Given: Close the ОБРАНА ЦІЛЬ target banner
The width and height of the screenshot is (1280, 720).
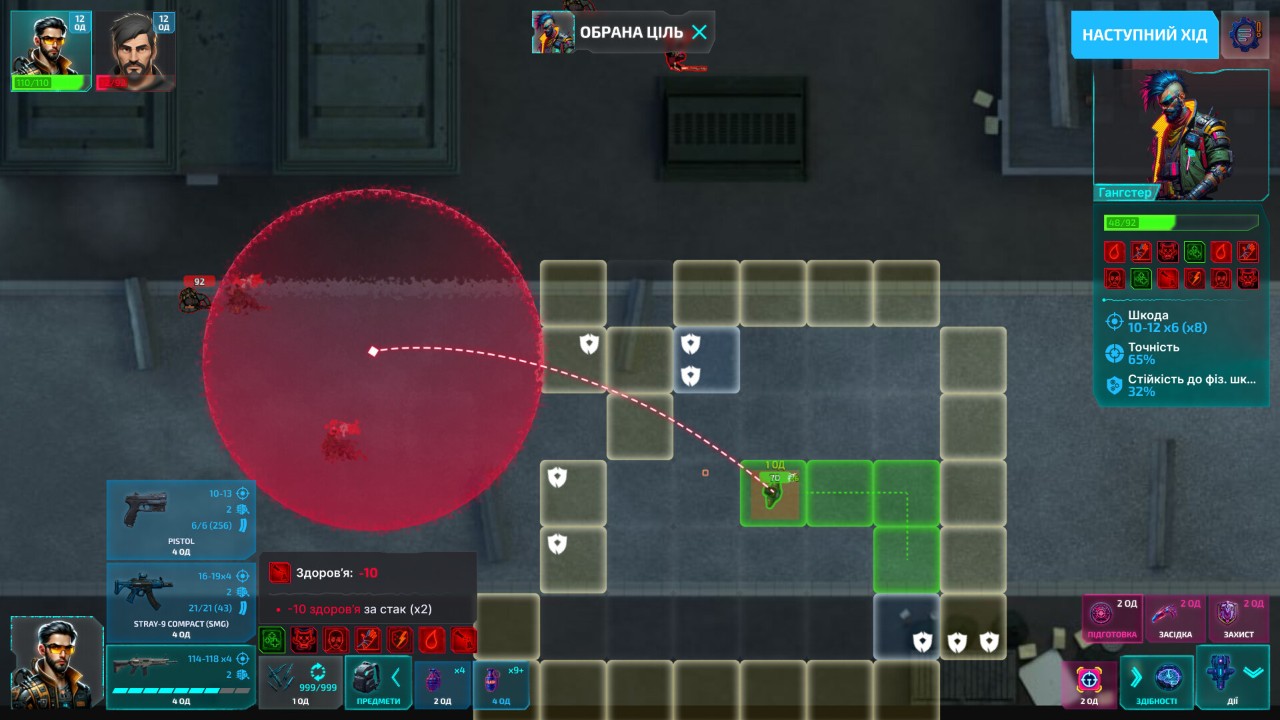Looking at the screenshot, I should coord(700,32).
